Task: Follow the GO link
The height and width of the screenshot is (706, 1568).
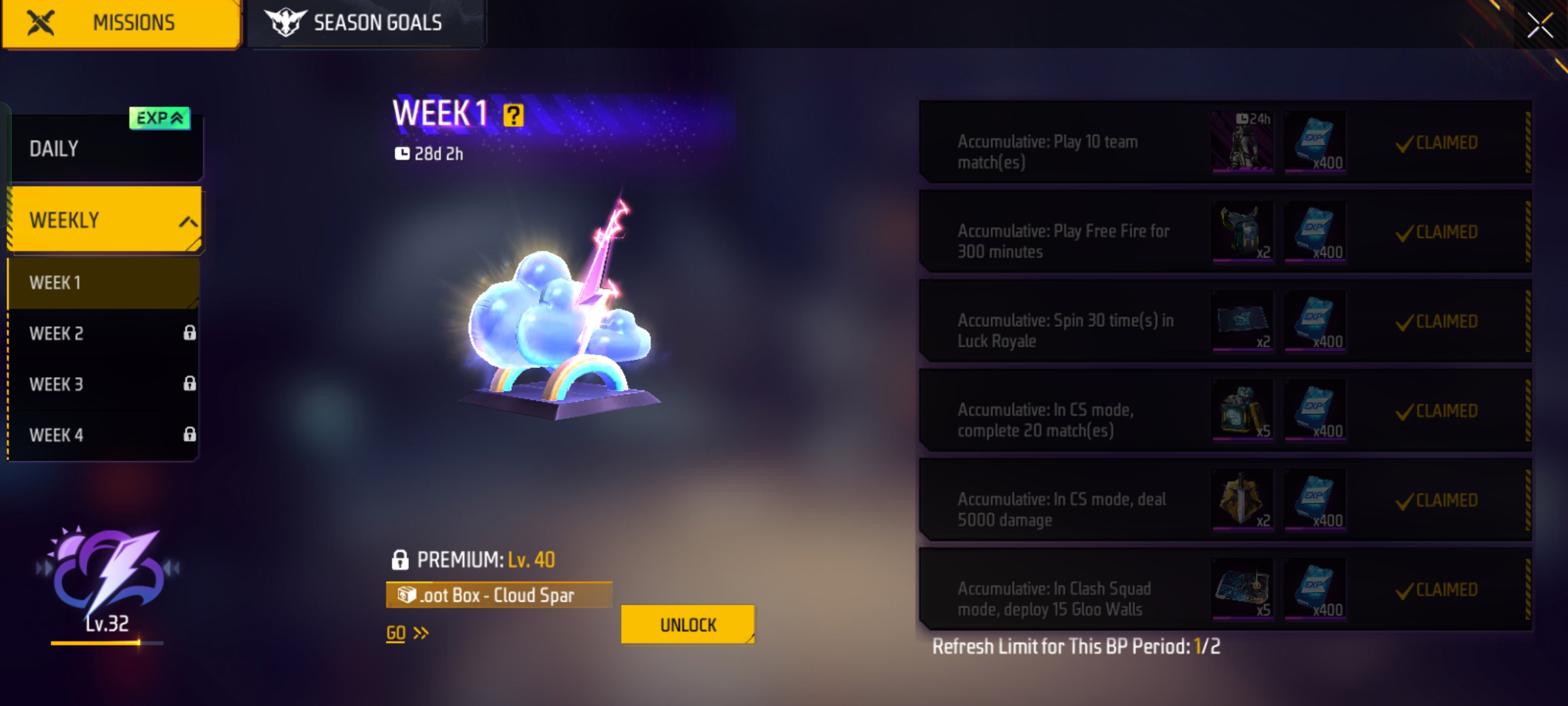Action: [x=406, y=633]
